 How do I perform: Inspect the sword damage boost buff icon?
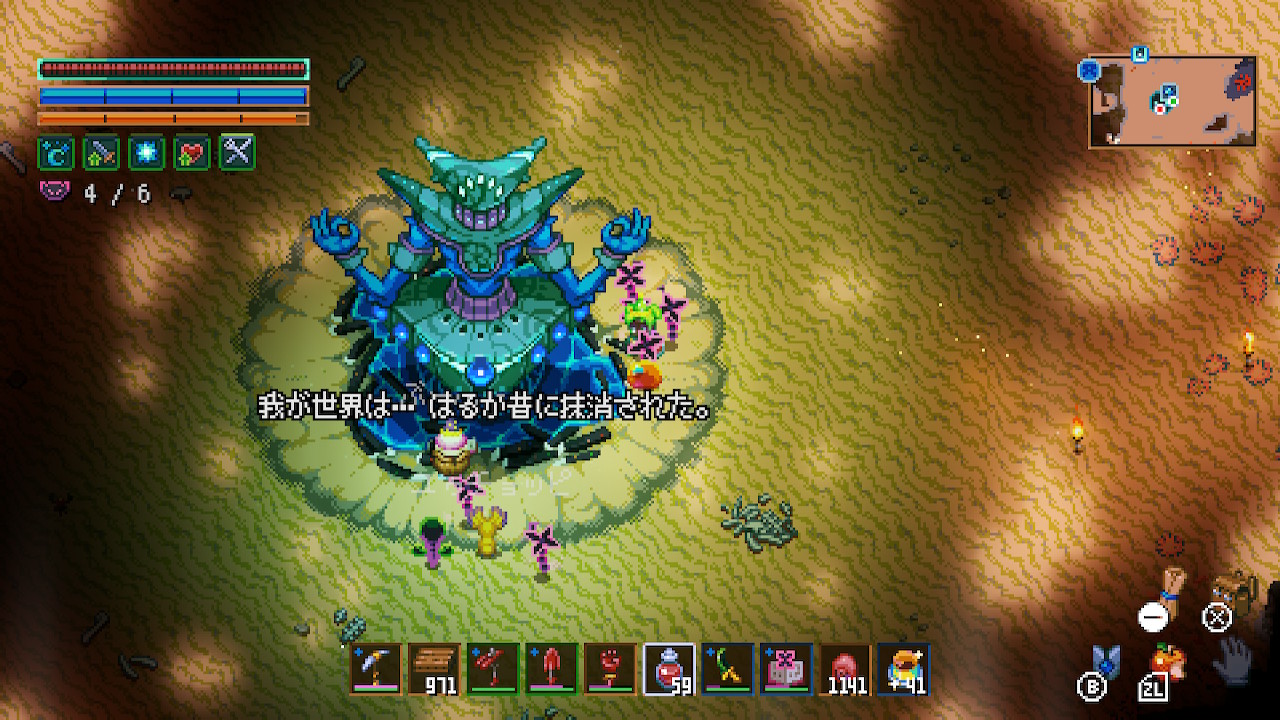[x=101, y=153]
